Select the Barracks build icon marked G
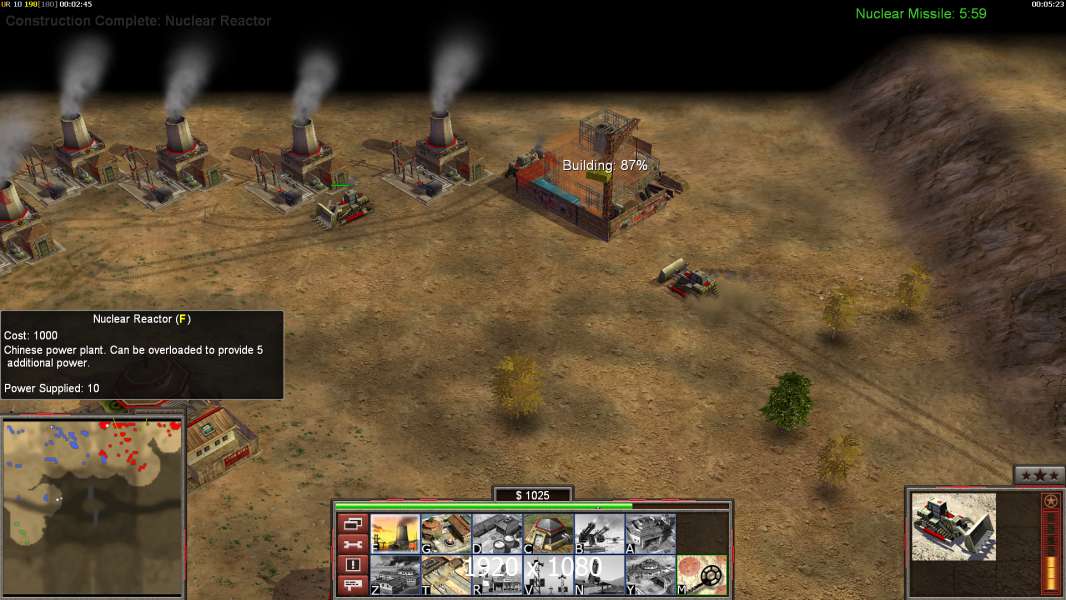The width and height of the screenshot is (1066, 600). point(446,533)
